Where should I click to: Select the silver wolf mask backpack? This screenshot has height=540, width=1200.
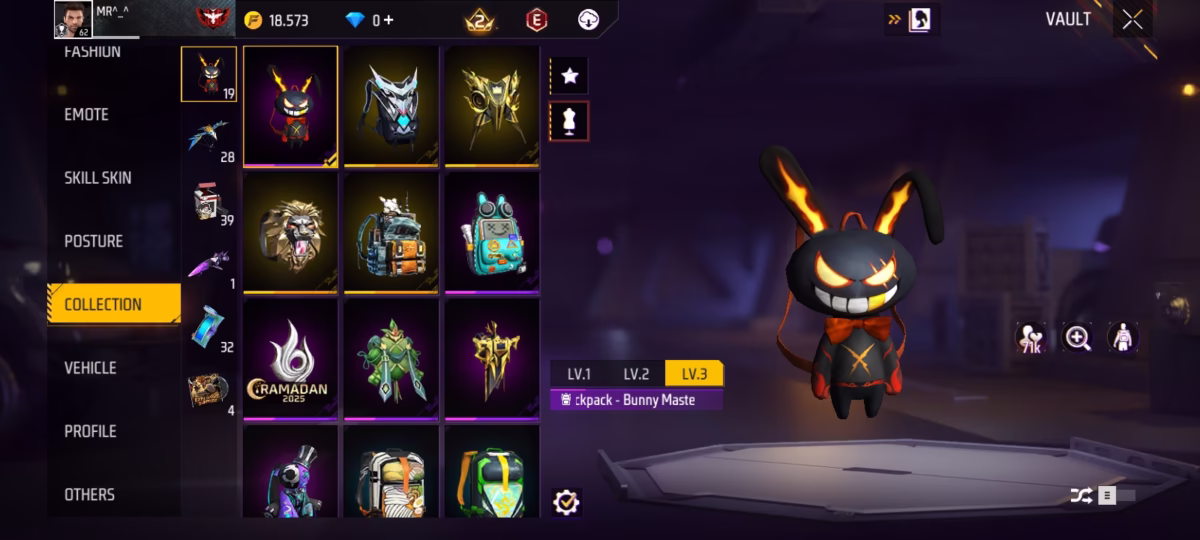391,105
